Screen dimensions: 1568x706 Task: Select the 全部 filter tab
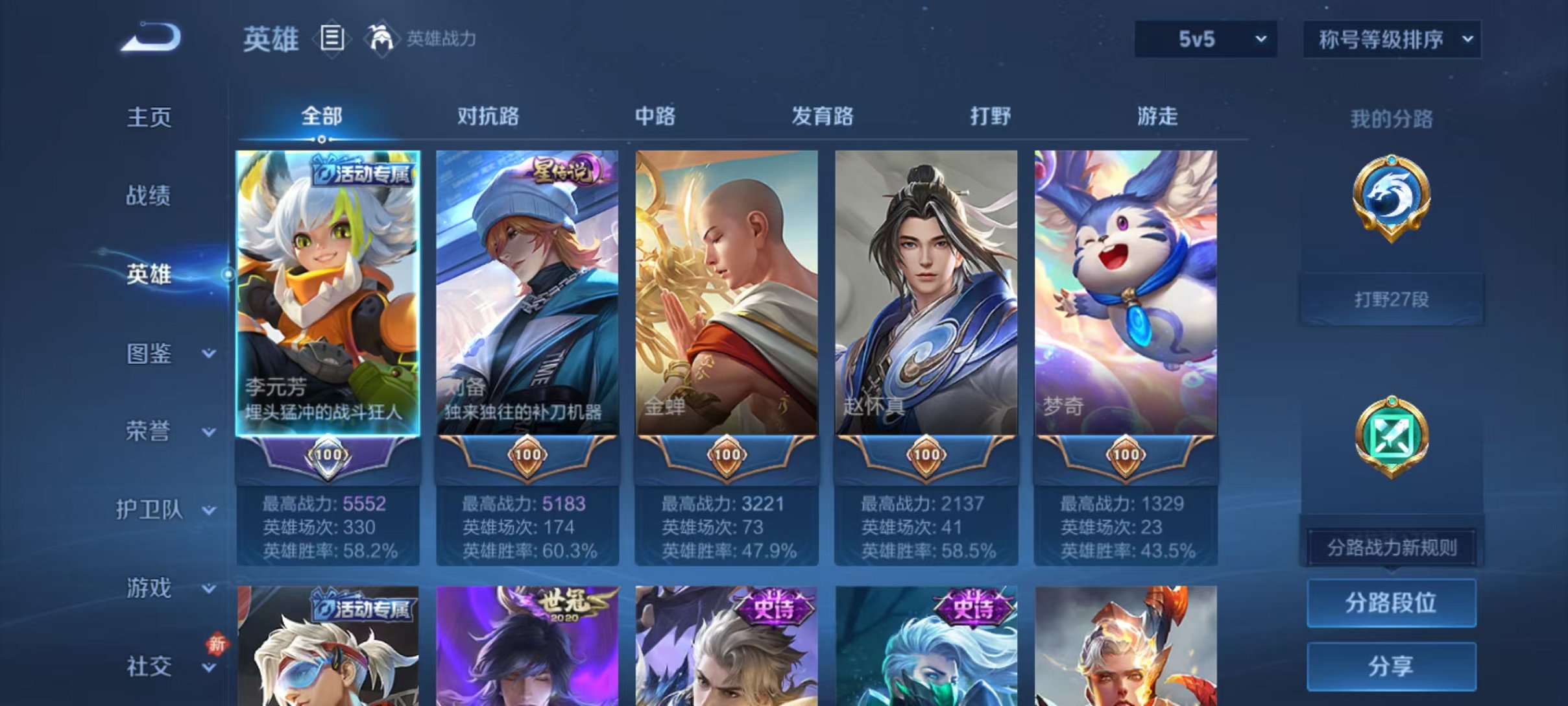point(321,115)
